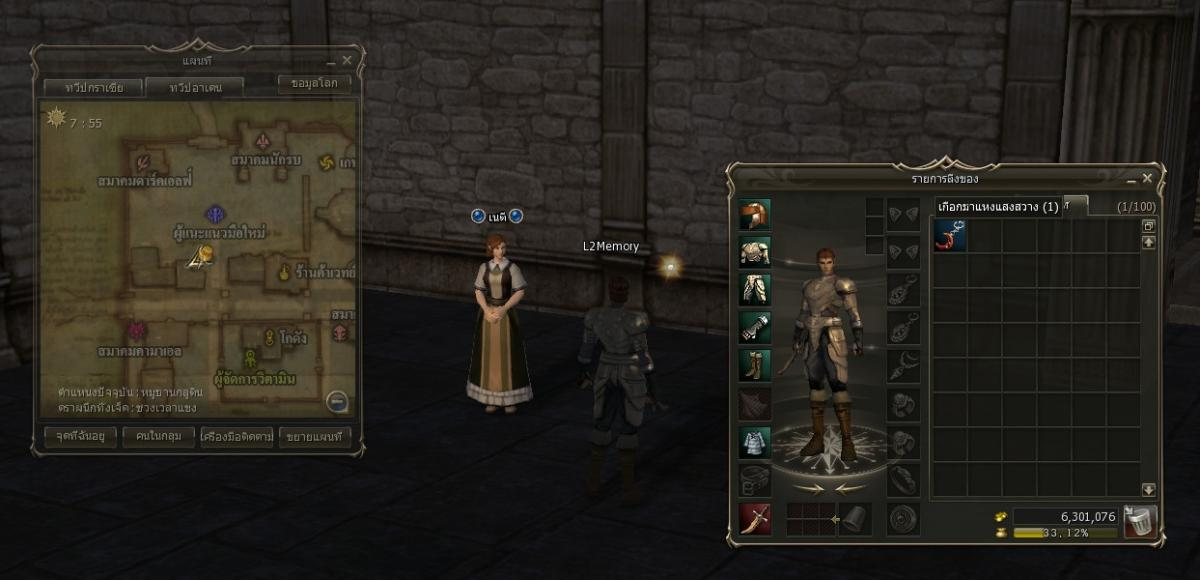Select the equipped curved sword weapon slot
The height and width of the screenshot is (580, 1200).
click(x=755, y=519)
